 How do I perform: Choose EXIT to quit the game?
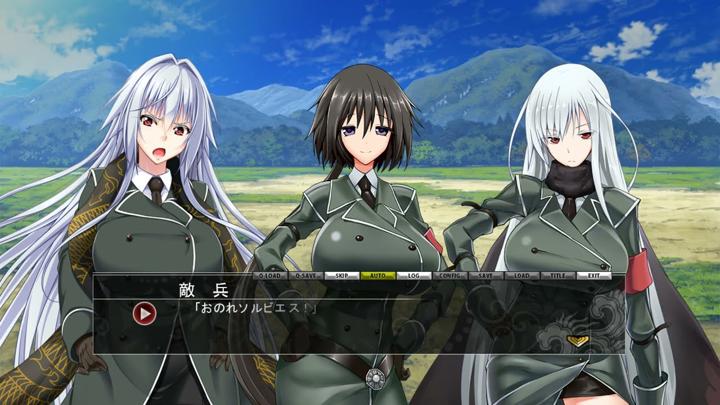click(x=594, y=275)
